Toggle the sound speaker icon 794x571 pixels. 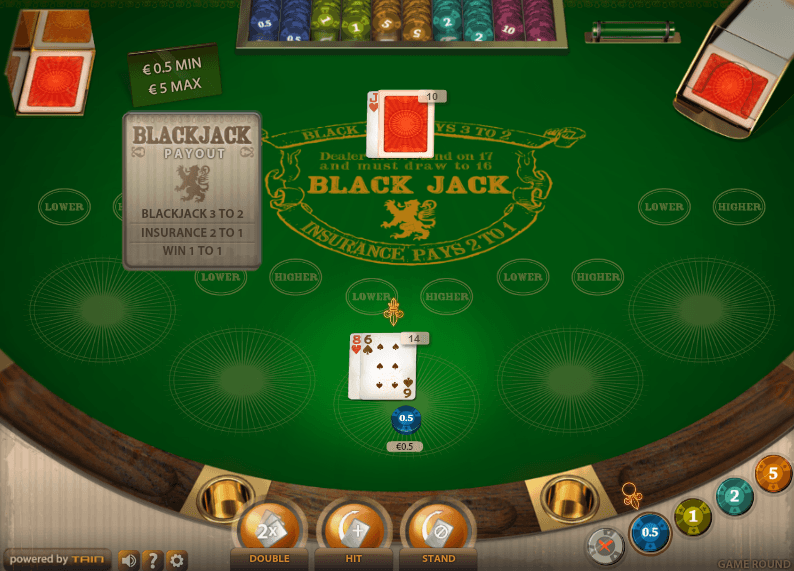pyautogui.click(x=129, y=560)
